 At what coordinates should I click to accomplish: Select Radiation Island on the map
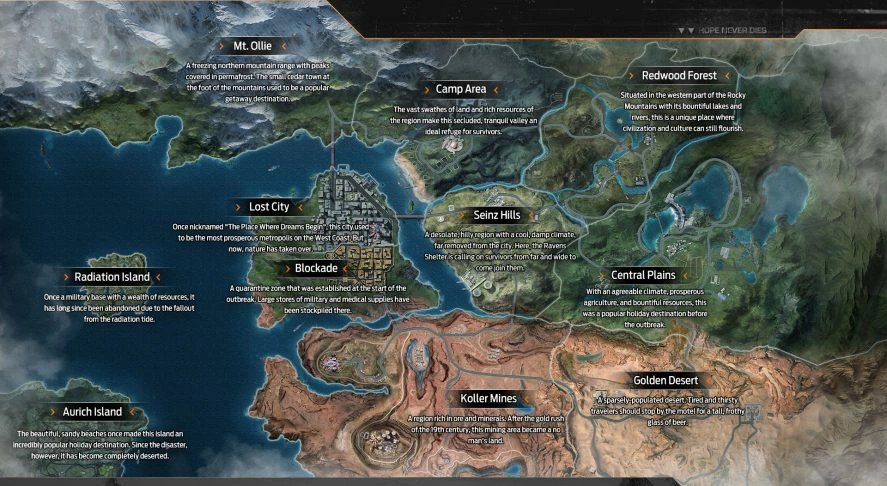[x=112, y=276]
